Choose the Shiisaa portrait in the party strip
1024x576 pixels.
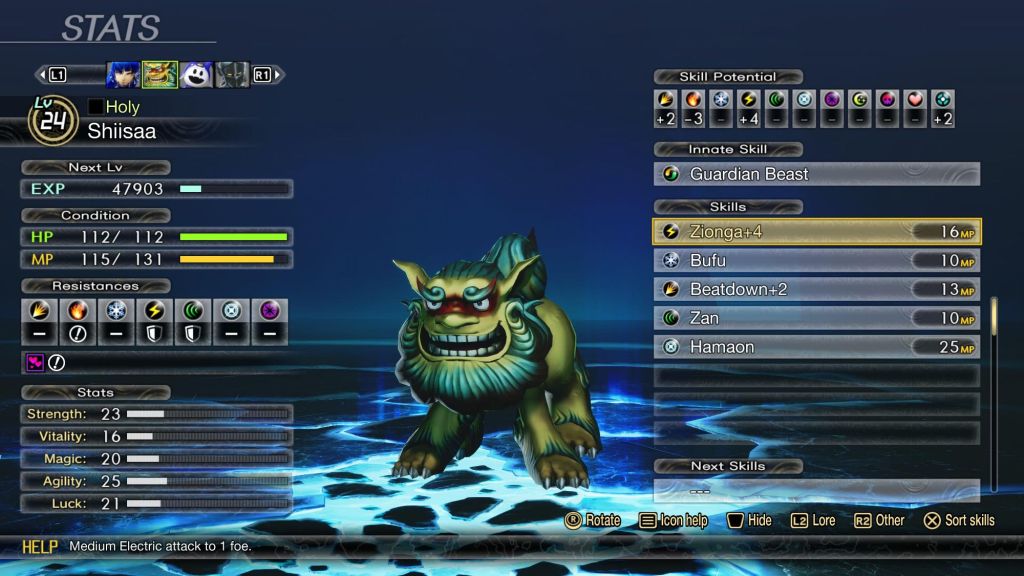[x=159, y=75]
